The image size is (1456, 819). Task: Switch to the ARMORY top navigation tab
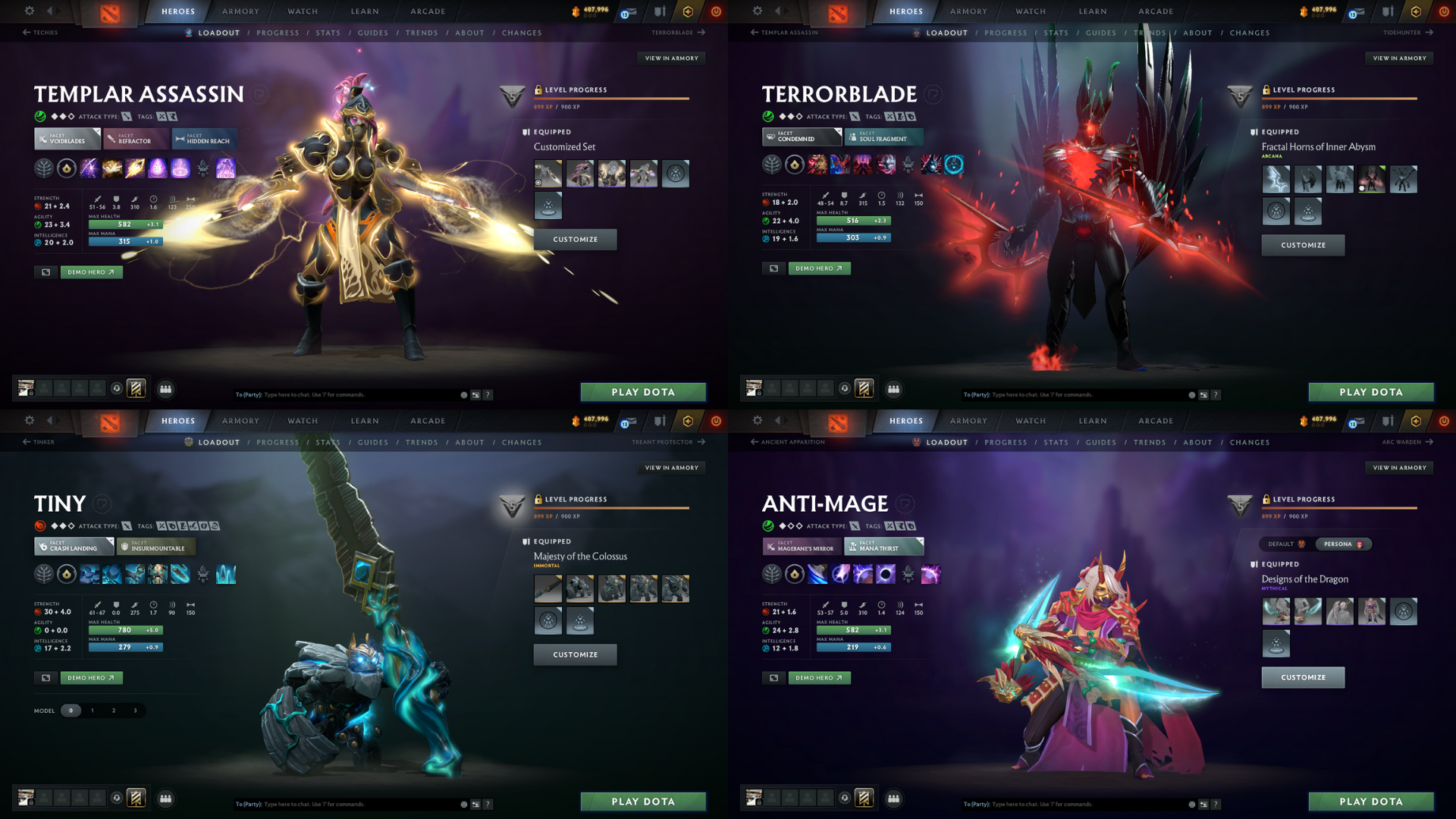coord(240,11)
